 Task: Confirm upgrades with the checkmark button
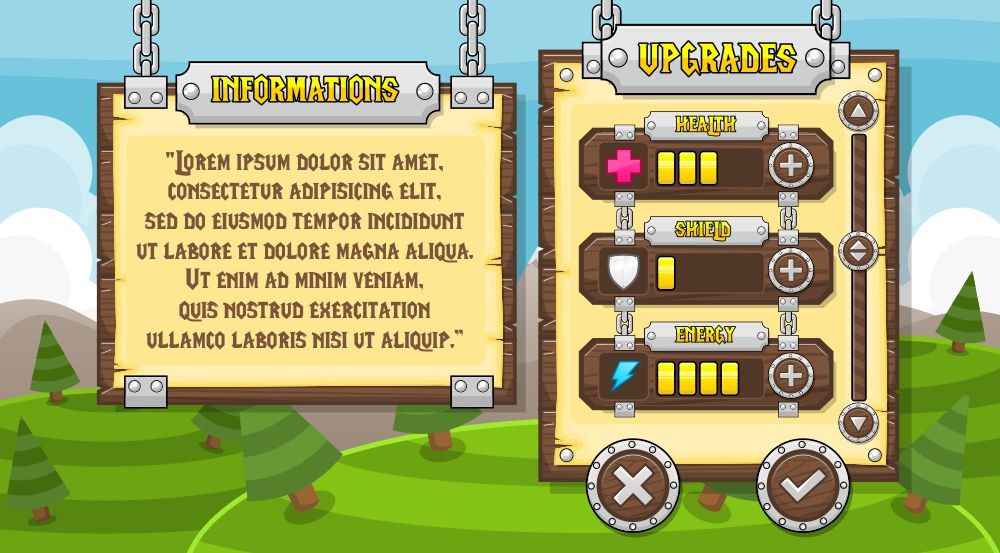point(802,487)
